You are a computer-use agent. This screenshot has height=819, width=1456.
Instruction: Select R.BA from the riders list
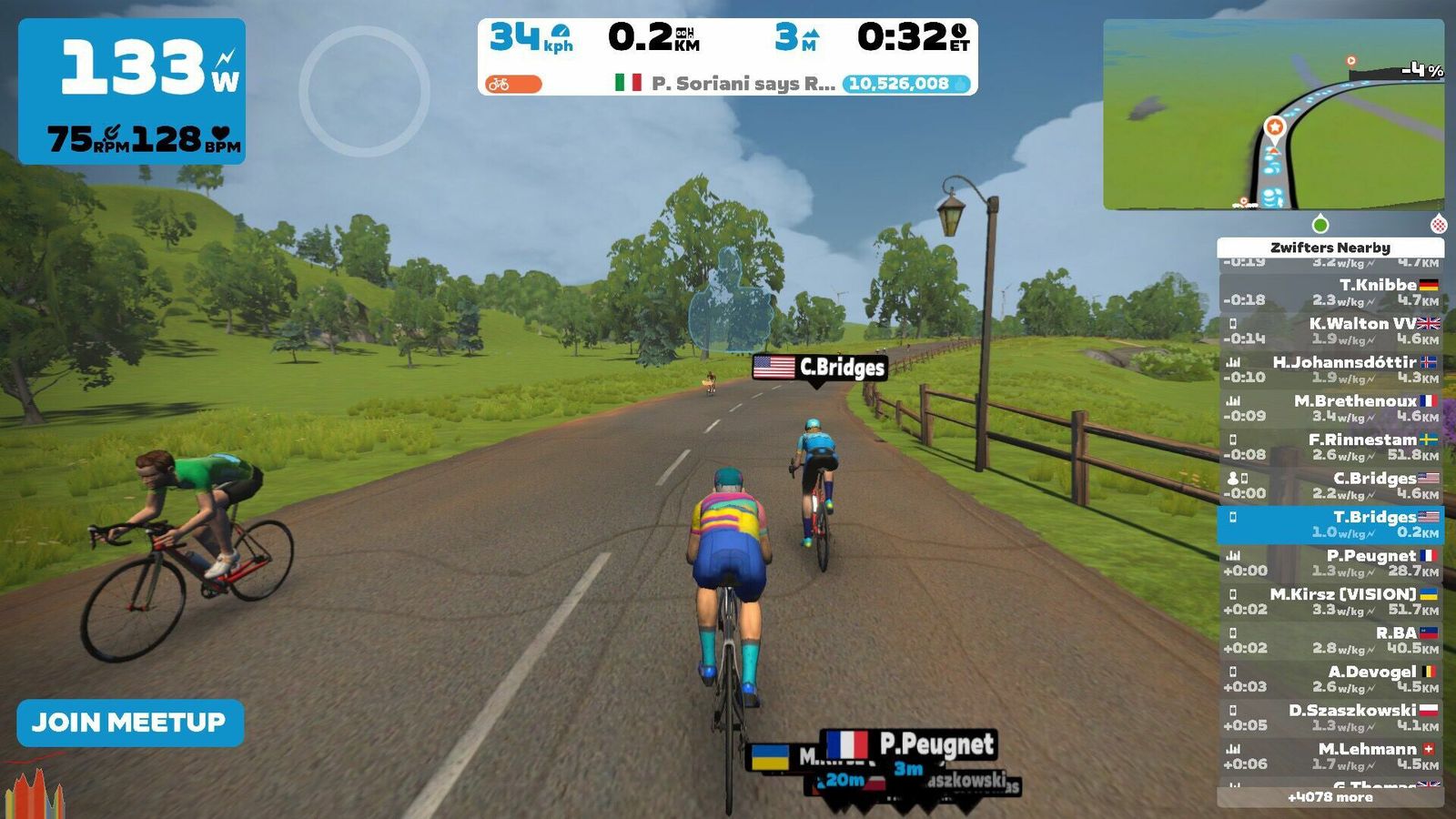(1330, 640)
